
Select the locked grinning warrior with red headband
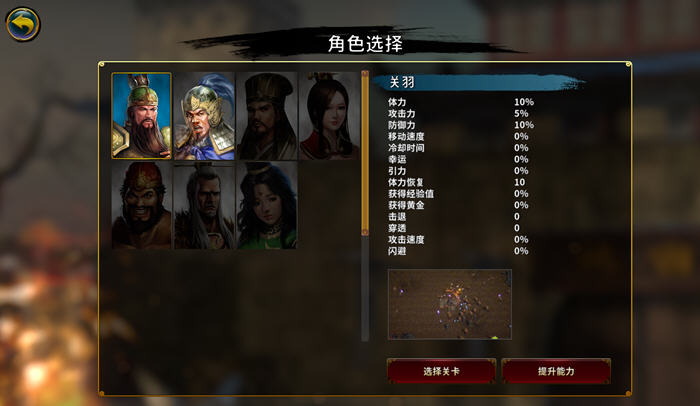point(141,206)
